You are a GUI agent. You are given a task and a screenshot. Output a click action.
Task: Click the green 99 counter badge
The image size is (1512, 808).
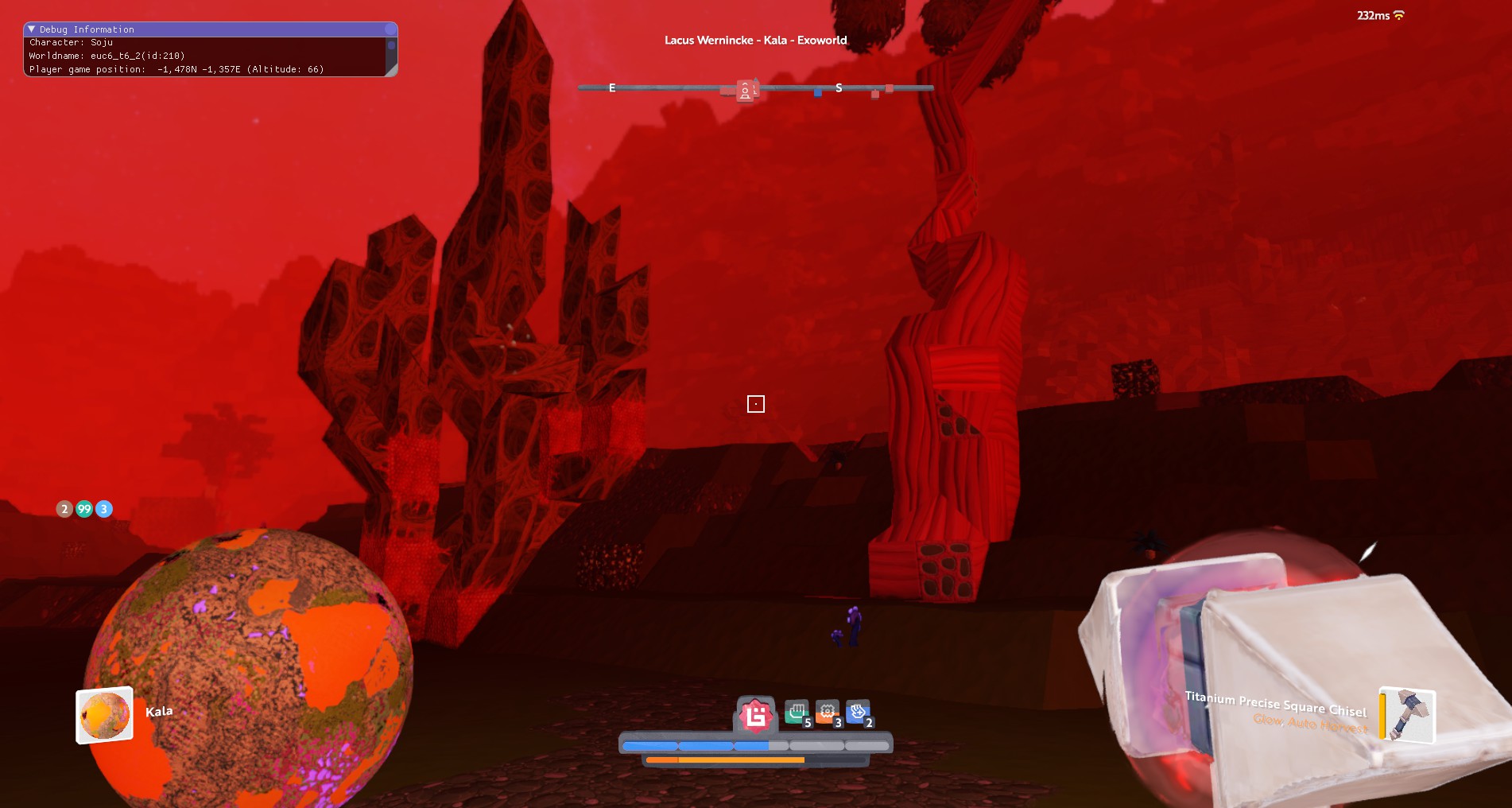coord(84,509)
